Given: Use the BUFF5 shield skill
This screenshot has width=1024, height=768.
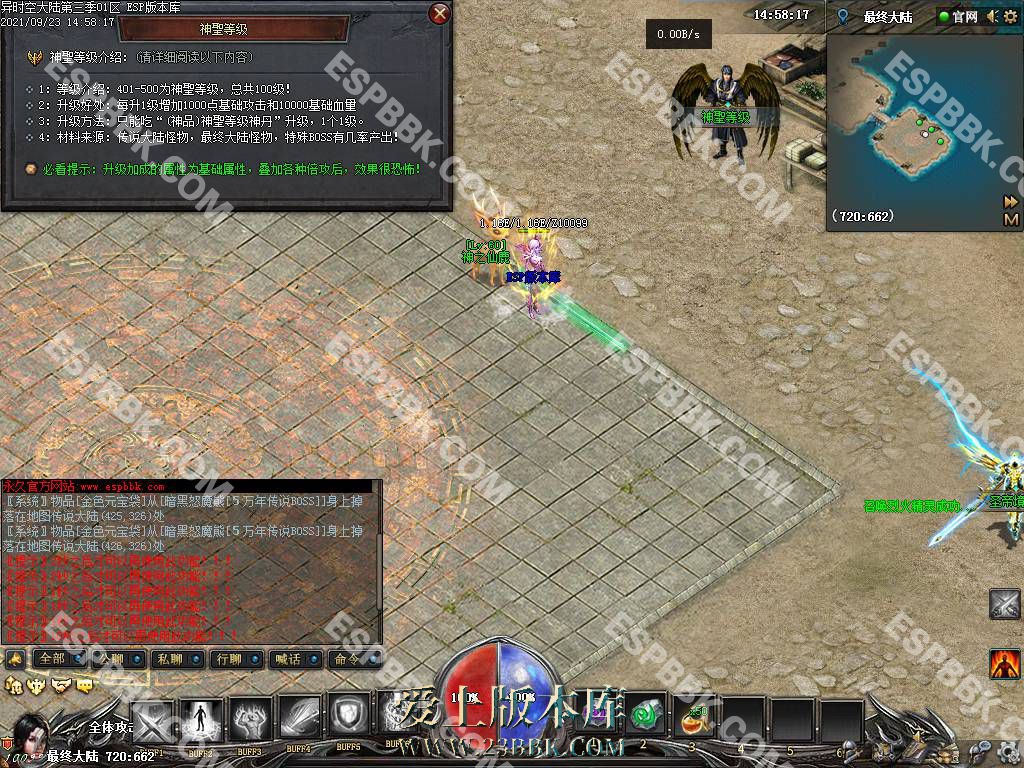Looking at the screenshot, I should coord(349,717).
